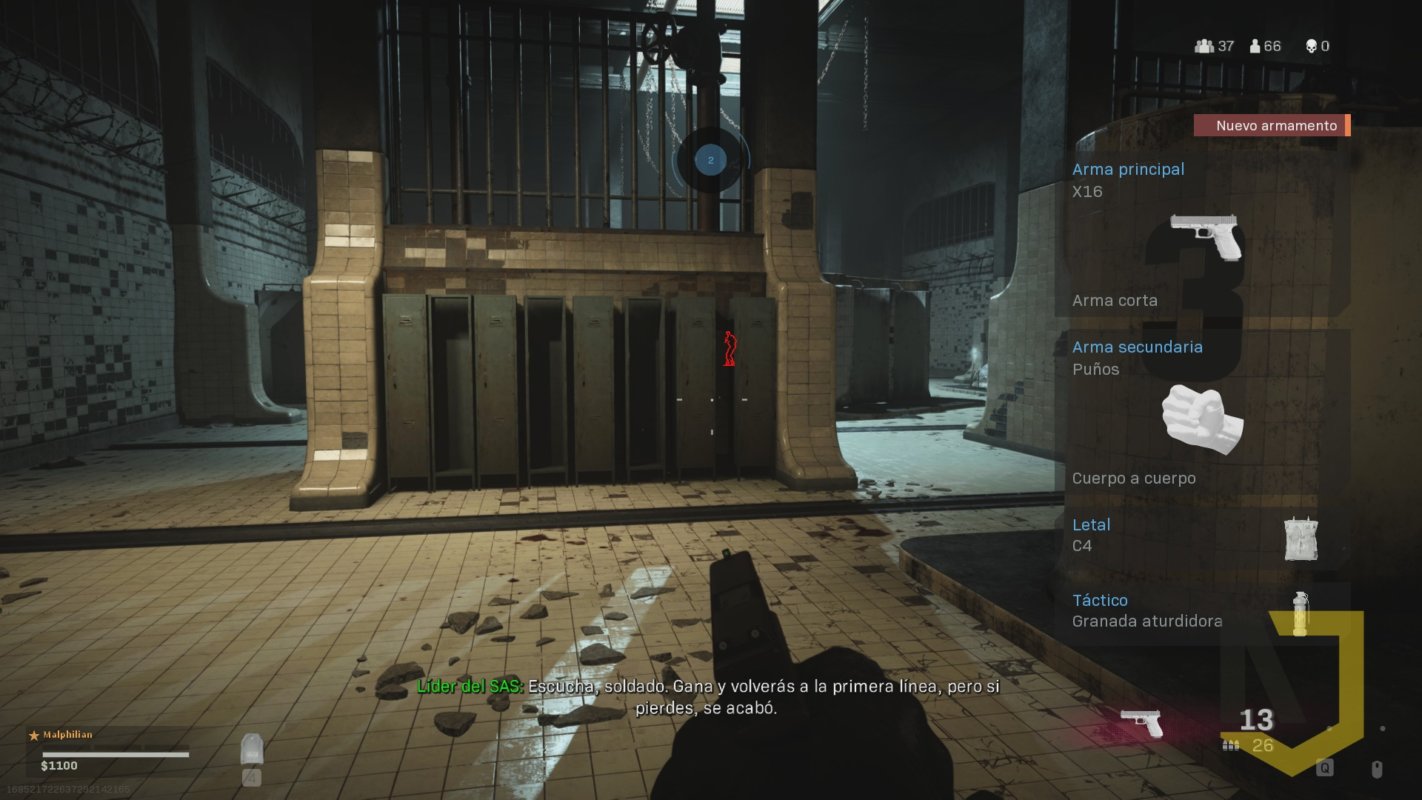The height and width of the screenshot is (800, 1422).
Task: Click the player count icon showing 66
Action: pos(1253,45)
